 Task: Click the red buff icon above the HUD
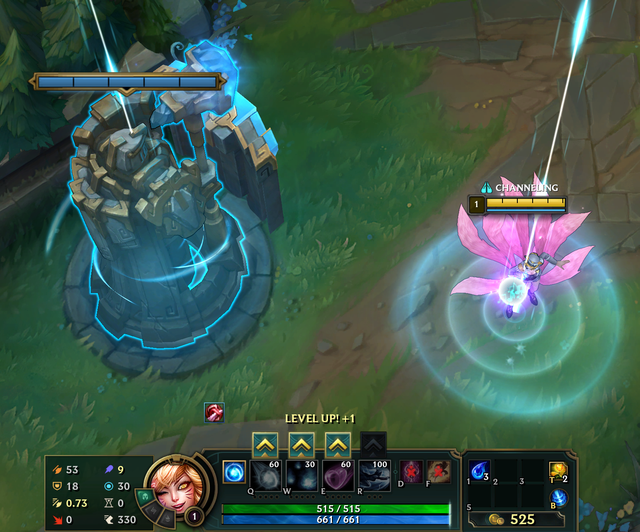click(x=214, y=412)
